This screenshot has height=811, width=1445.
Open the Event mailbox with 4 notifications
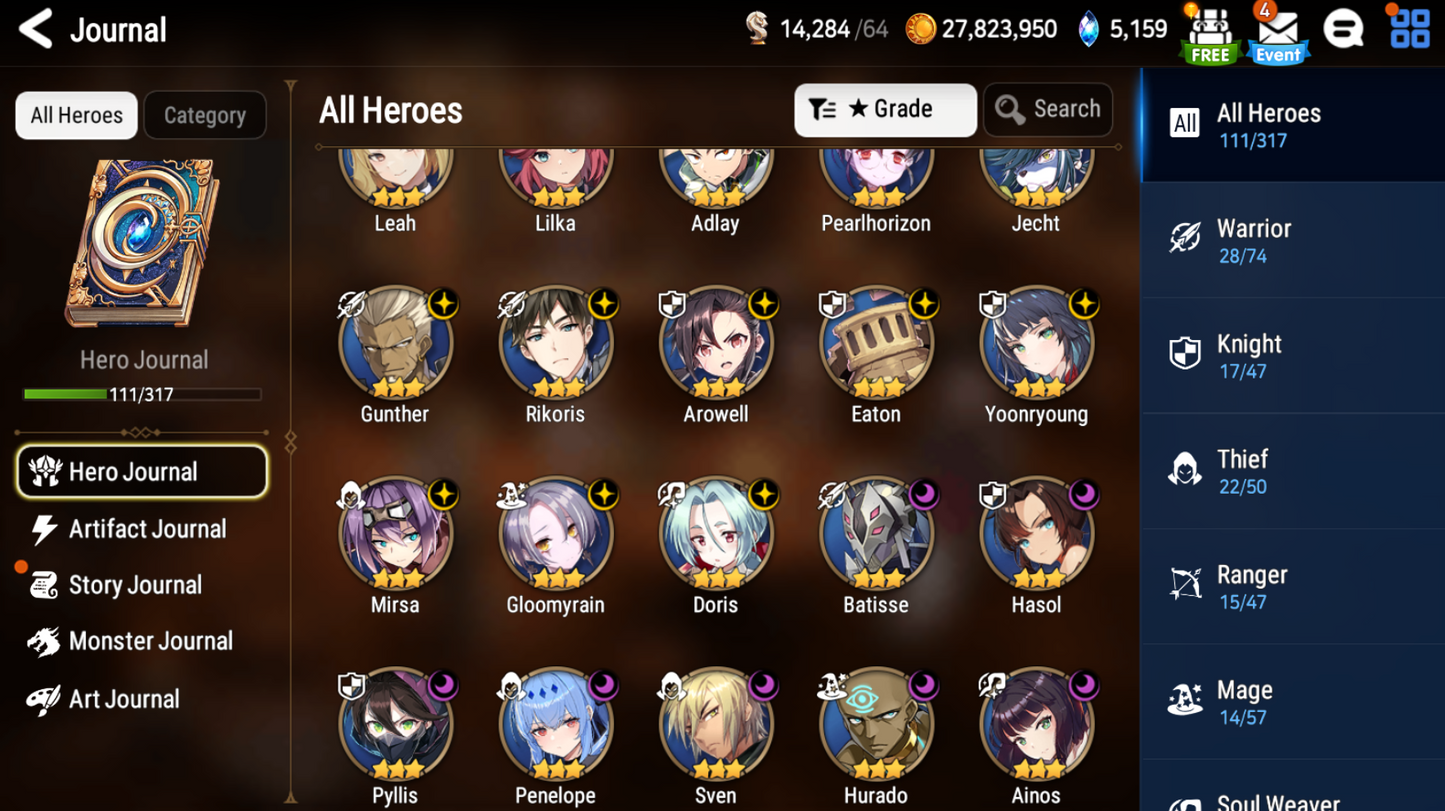pos(1277,30)
